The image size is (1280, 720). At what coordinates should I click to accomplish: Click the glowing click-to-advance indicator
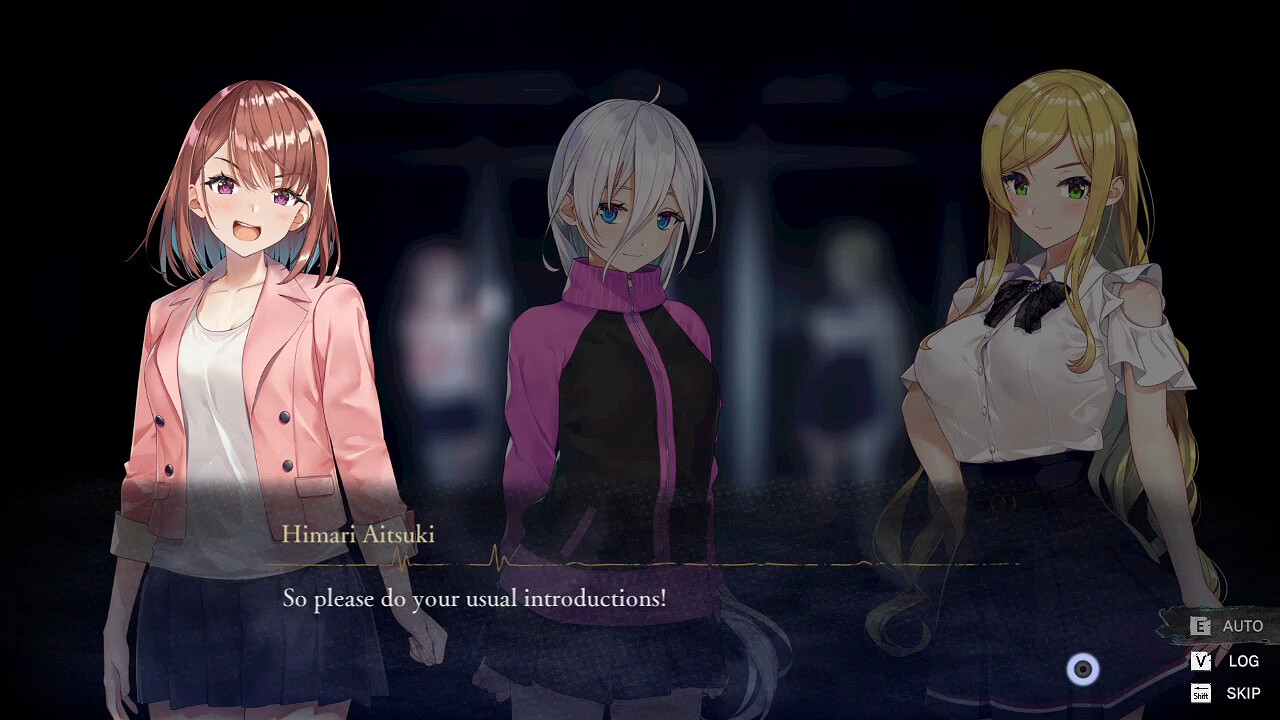[1083, 670]
